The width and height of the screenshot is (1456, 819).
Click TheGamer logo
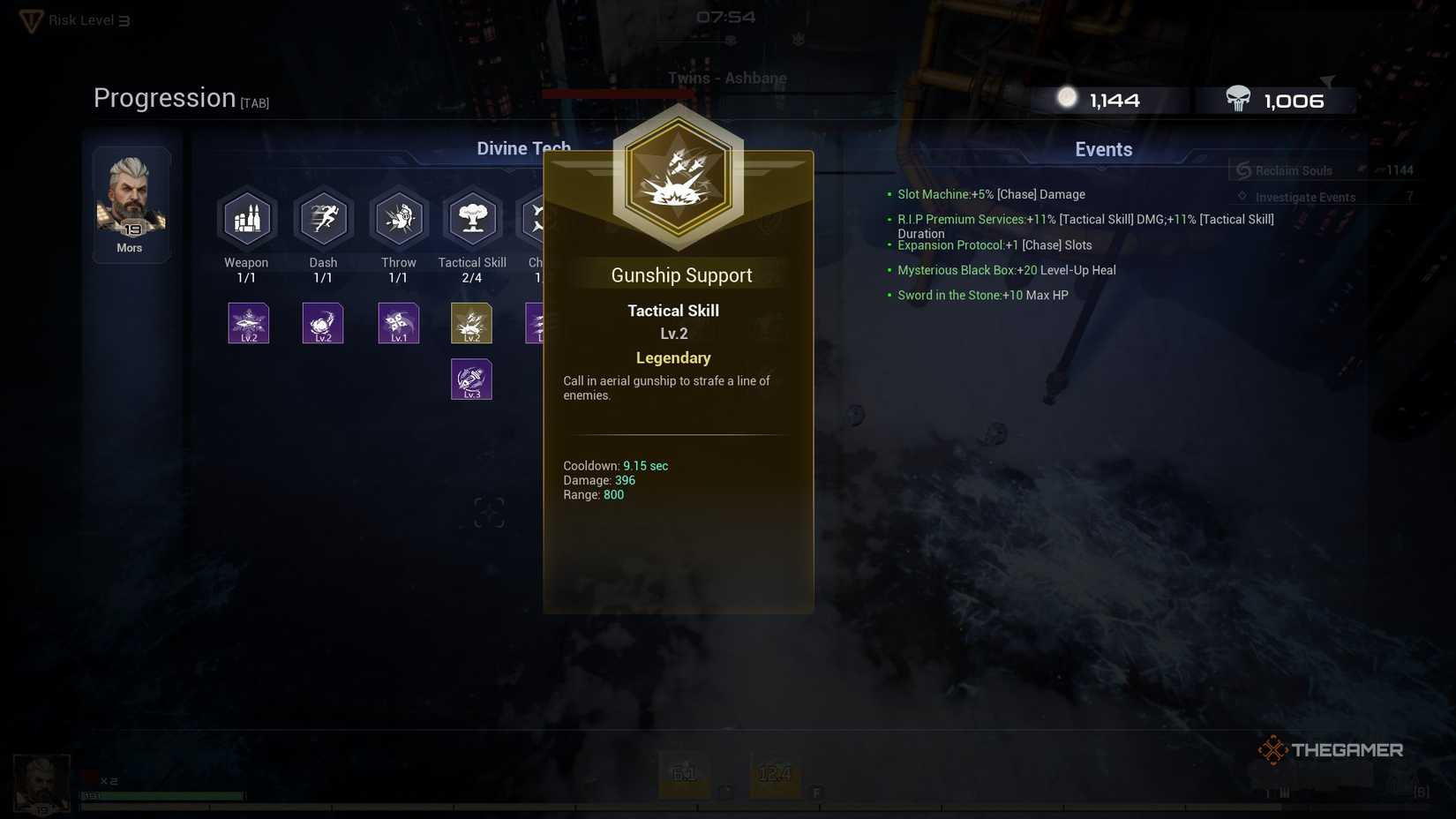(x=1330, y=749)
